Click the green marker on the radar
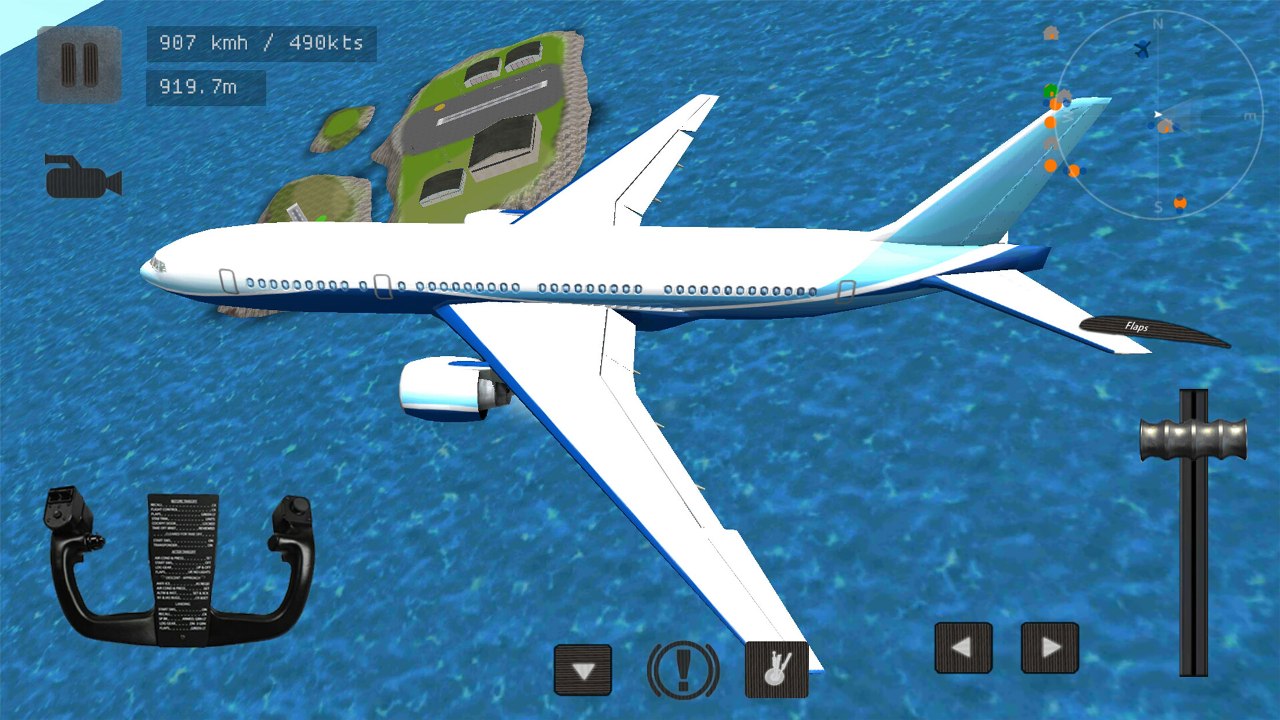Viewport: 1280px width, 720px height. (1048, 90)
